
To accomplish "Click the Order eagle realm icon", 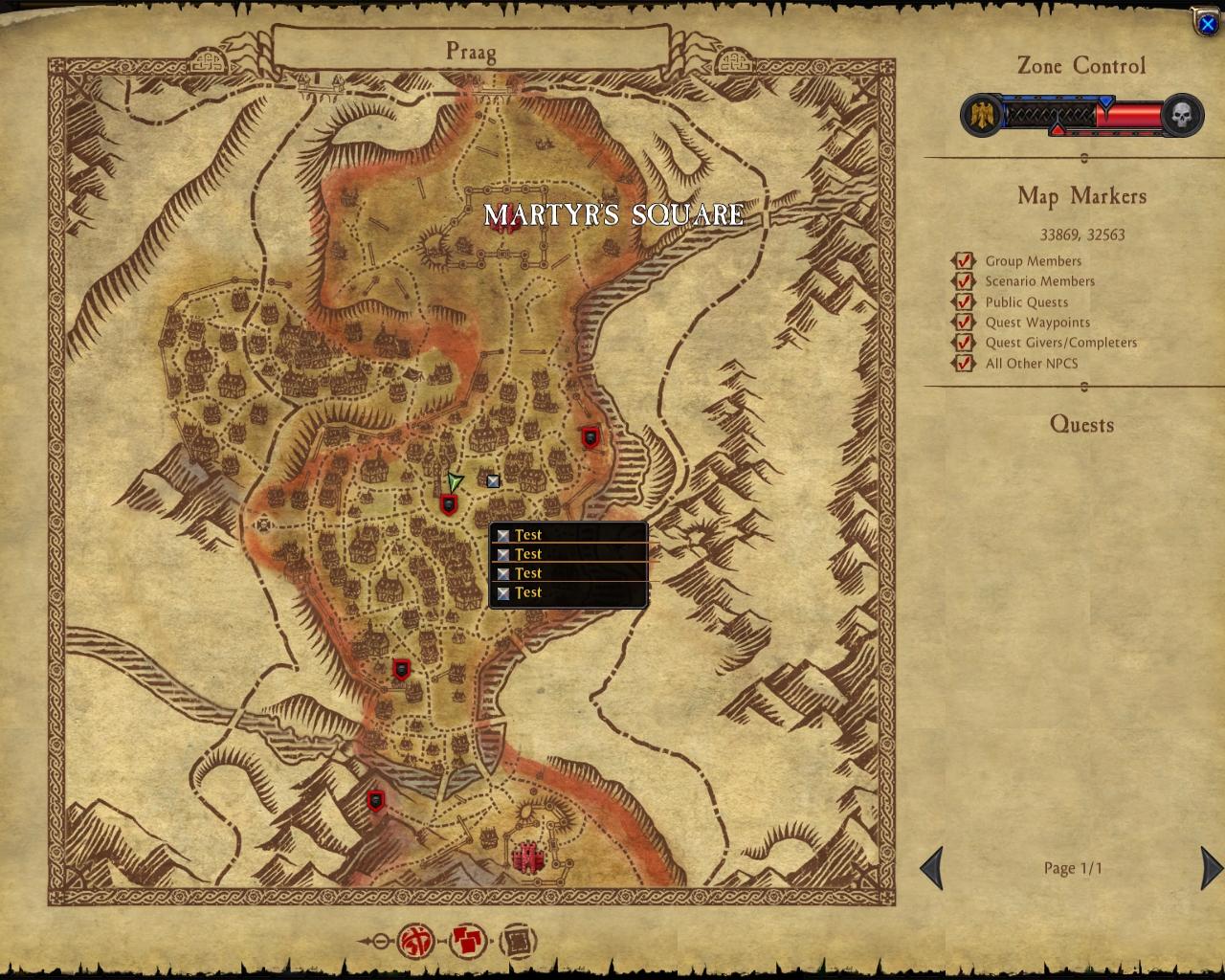I will click(982, 116).
